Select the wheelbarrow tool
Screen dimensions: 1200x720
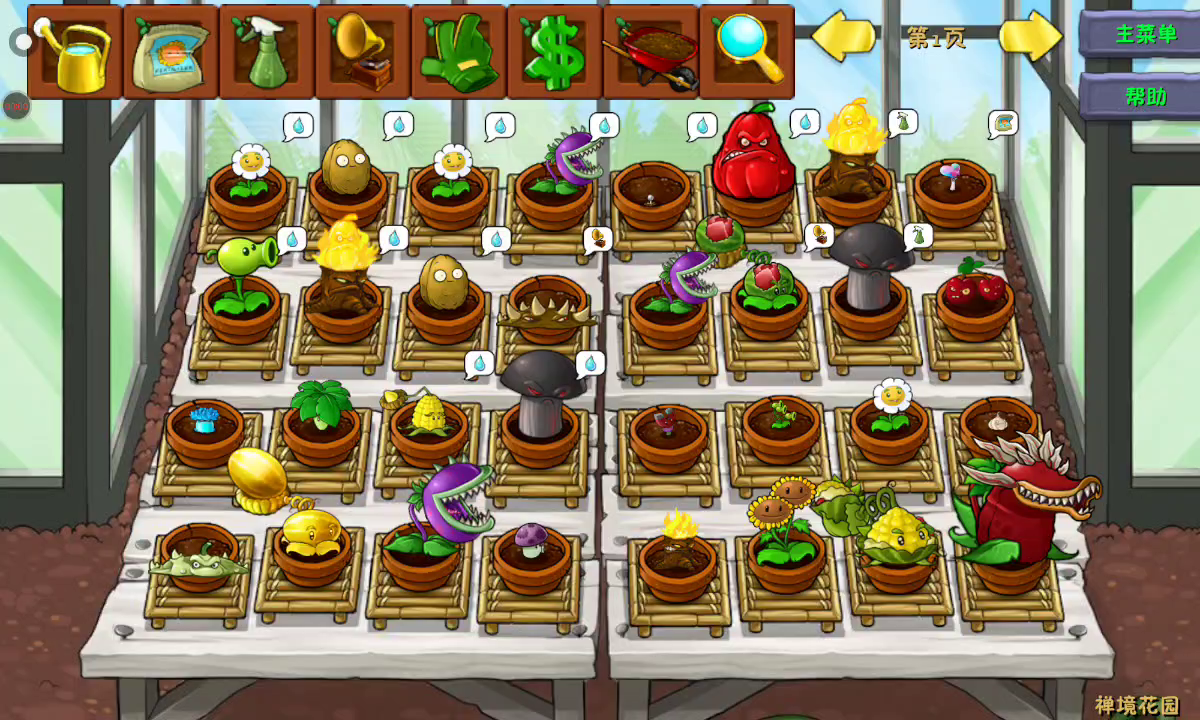(x=651, y=52)
